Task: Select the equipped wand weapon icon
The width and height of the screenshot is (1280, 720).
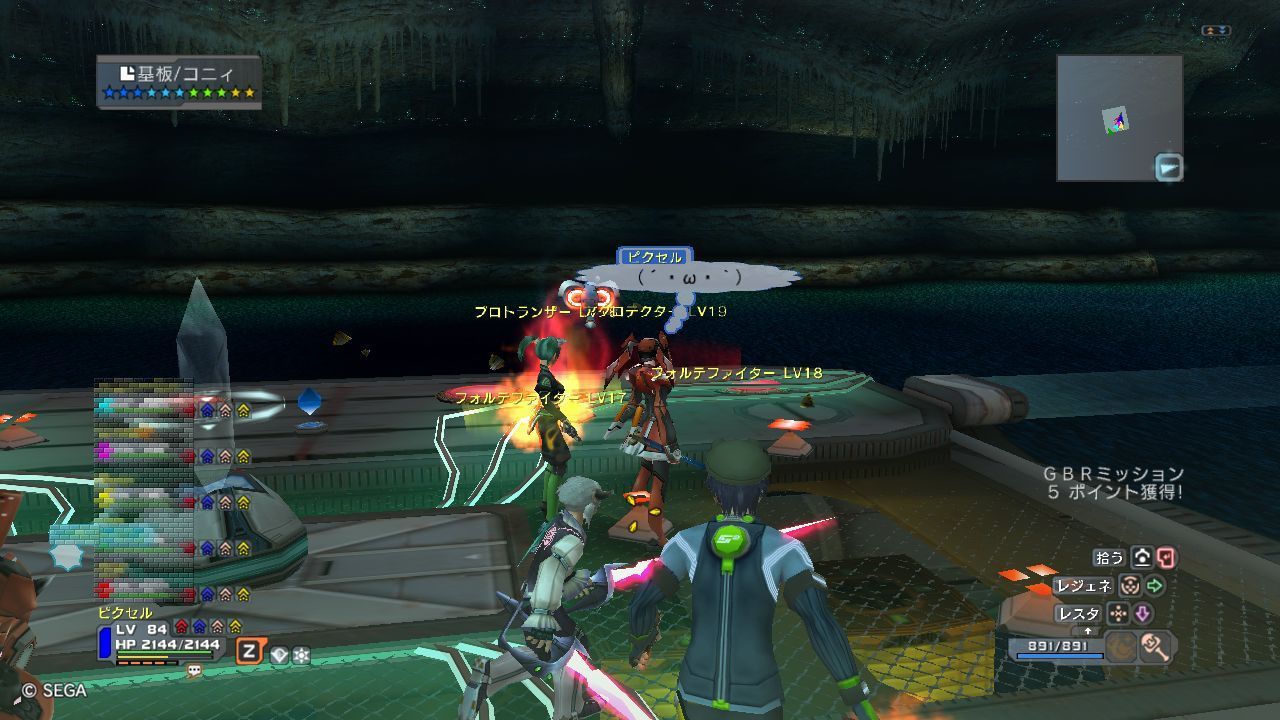Action: pyautogui.click(x=1157, y=647)
